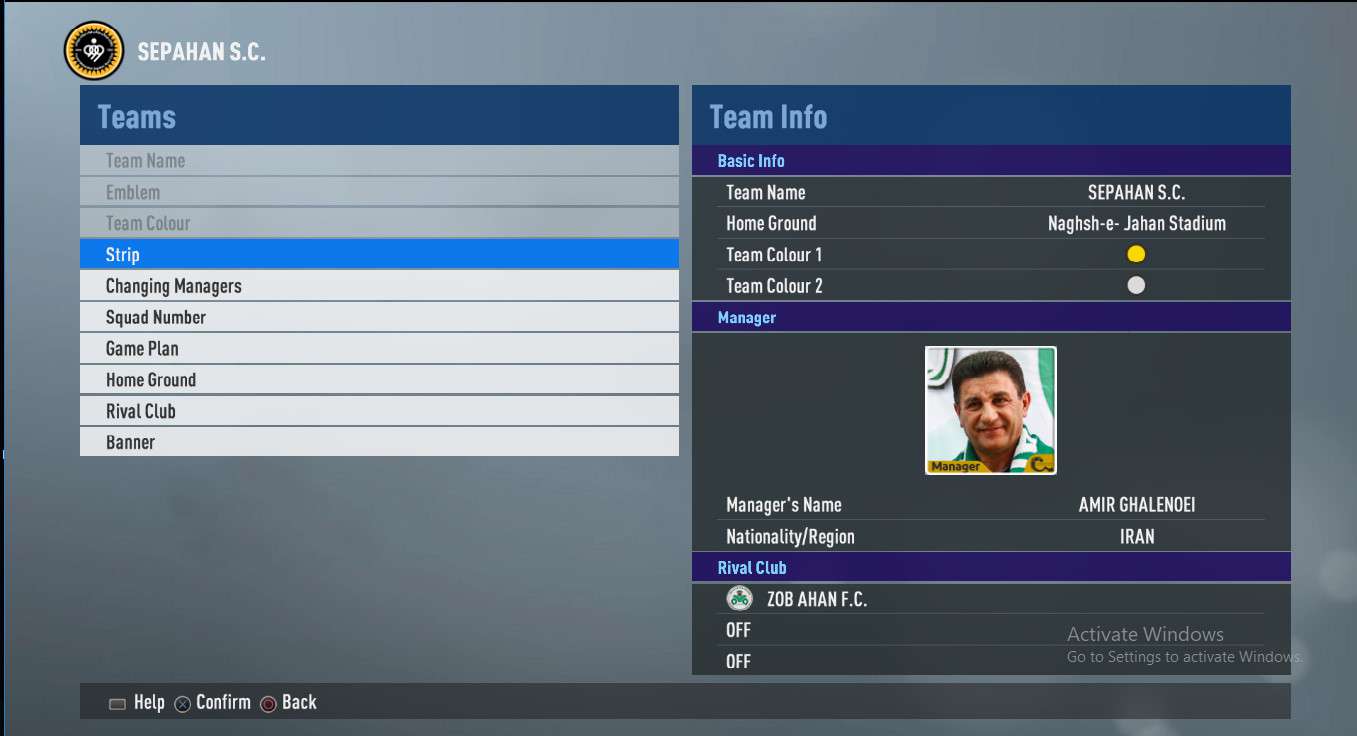The height and width of the screenshot is (736, 1357).
Task: Select Home Ground in Teams list
Action: (x=379, y=380)
